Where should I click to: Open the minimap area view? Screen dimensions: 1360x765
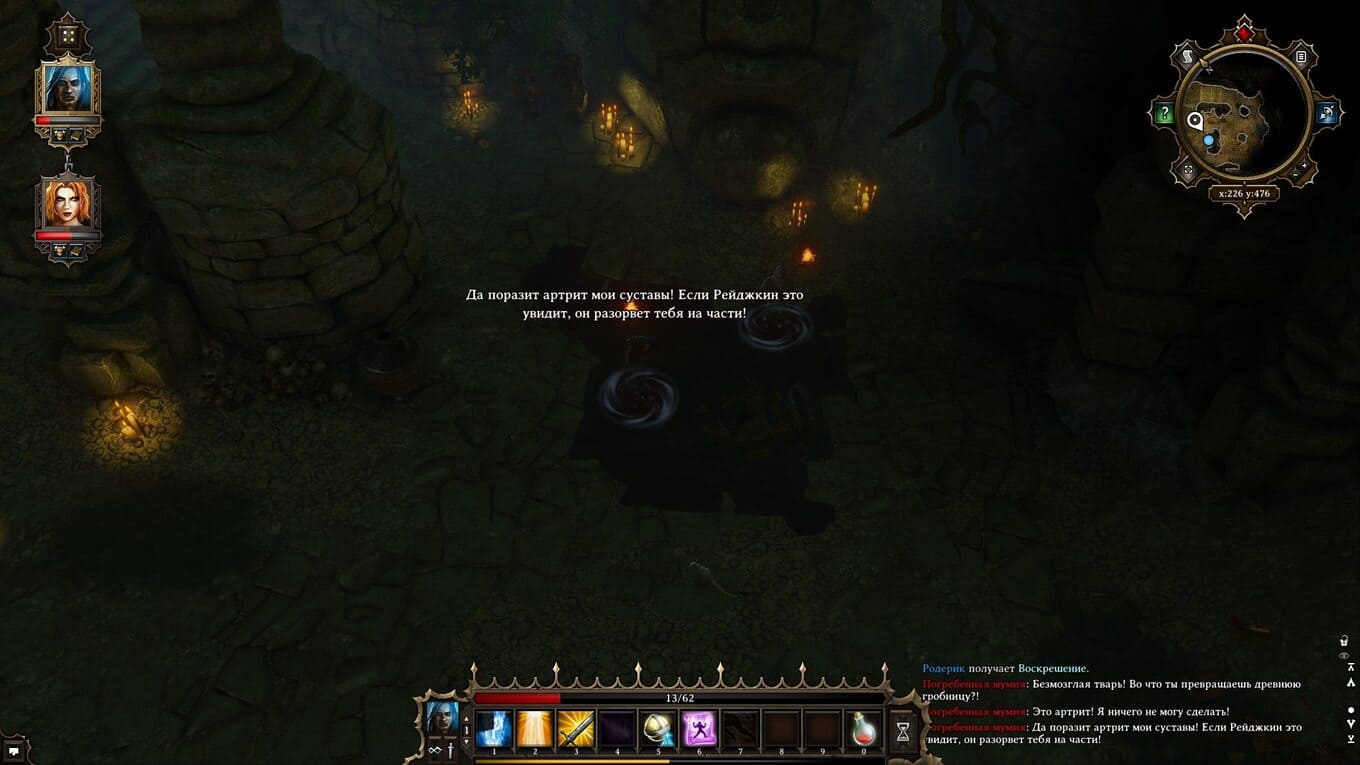[x=1243, y=114]
